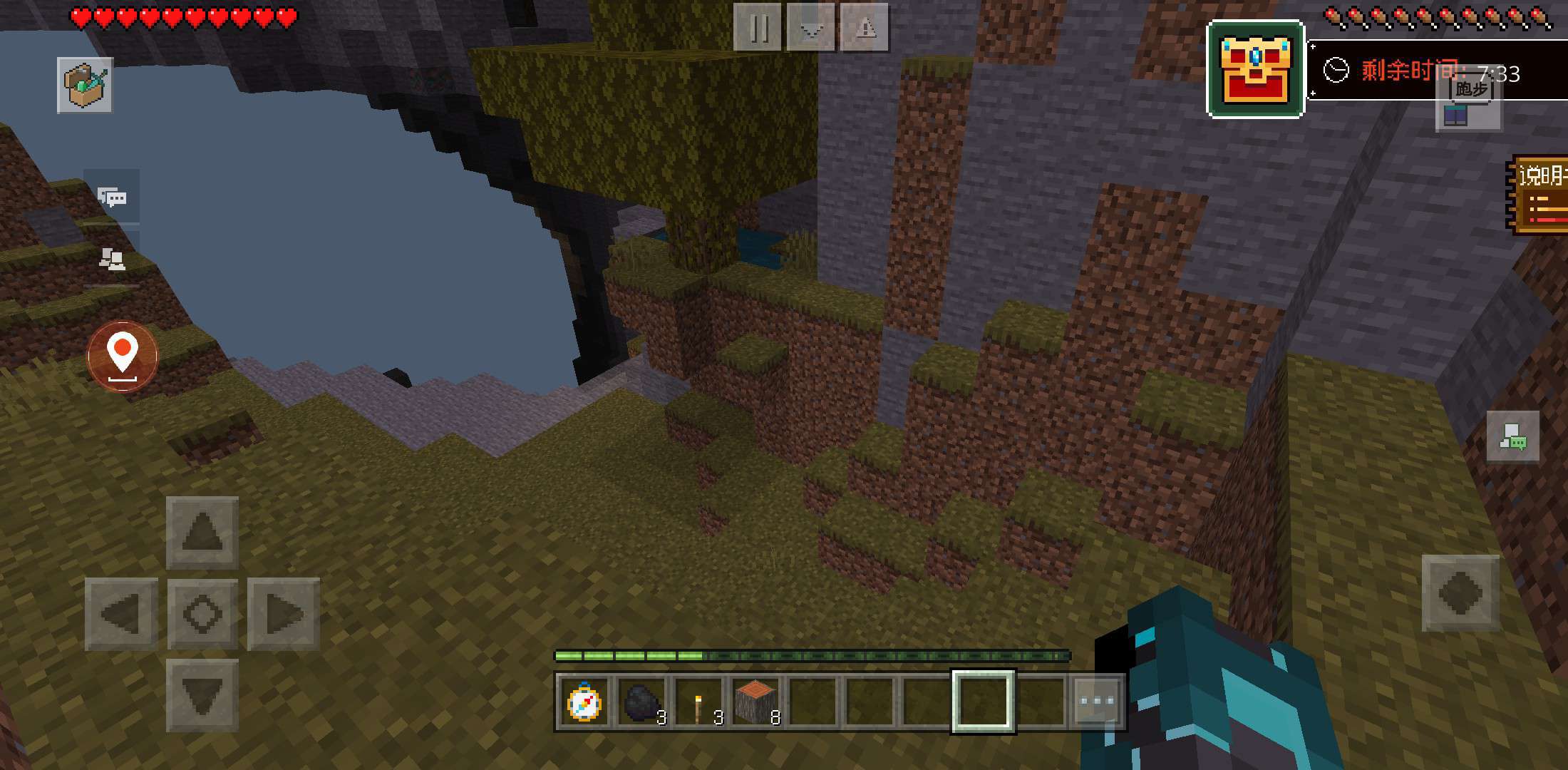
Task: Select the torch hotbar slot
Action: (x=698, y=702)
